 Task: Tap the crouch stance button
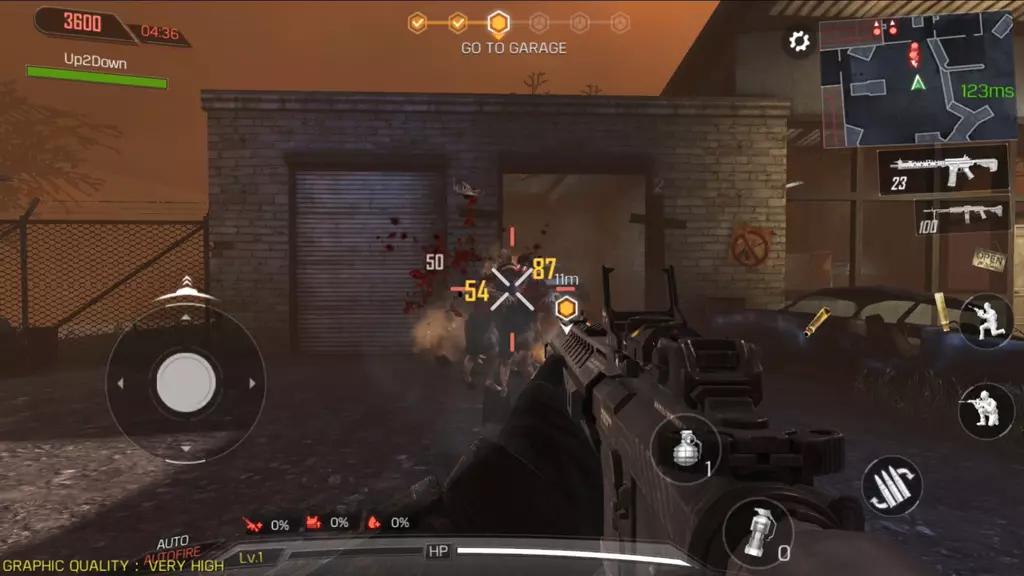pos(985,322)
